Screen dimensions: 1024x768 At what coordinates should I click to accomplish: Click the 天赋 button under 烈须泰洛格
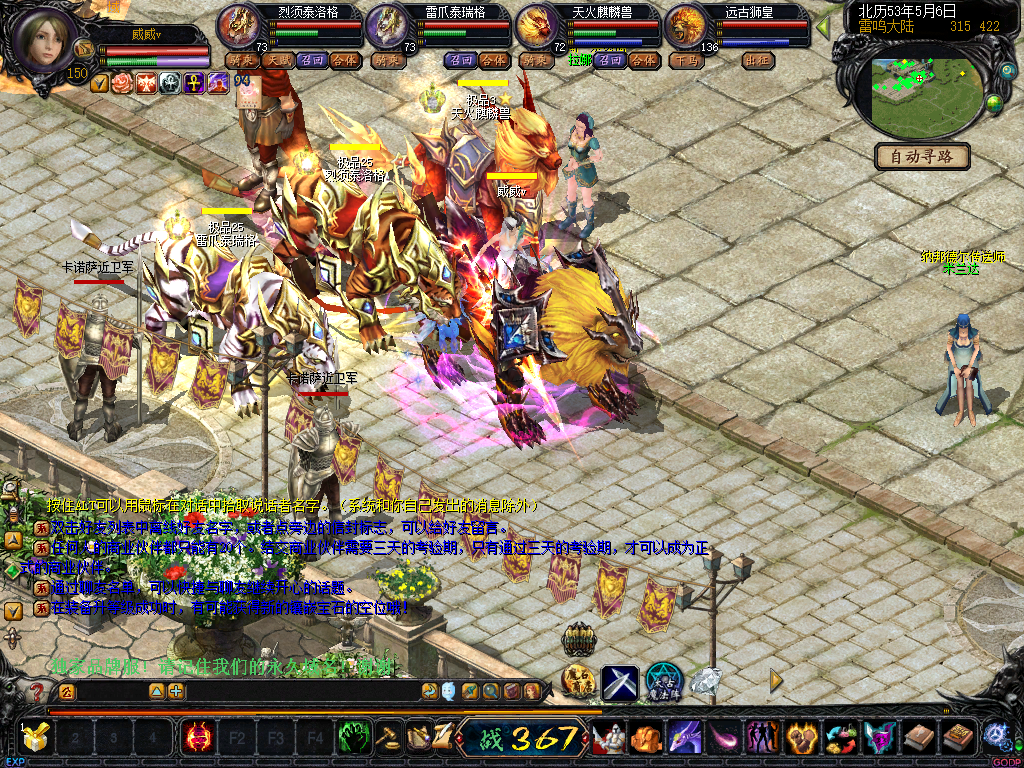[277, 60]
